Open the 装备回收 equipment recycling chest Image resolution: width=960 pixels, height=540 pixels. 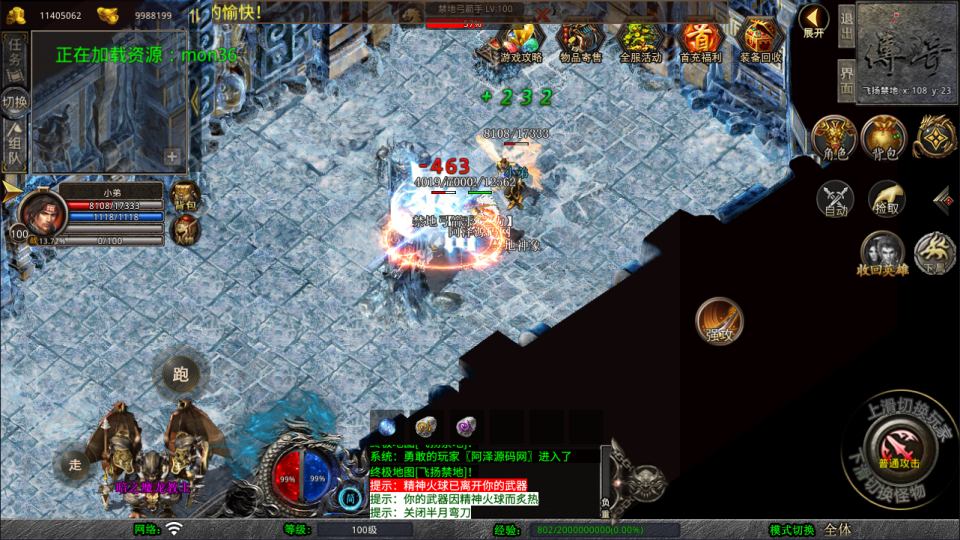[762, 41]
